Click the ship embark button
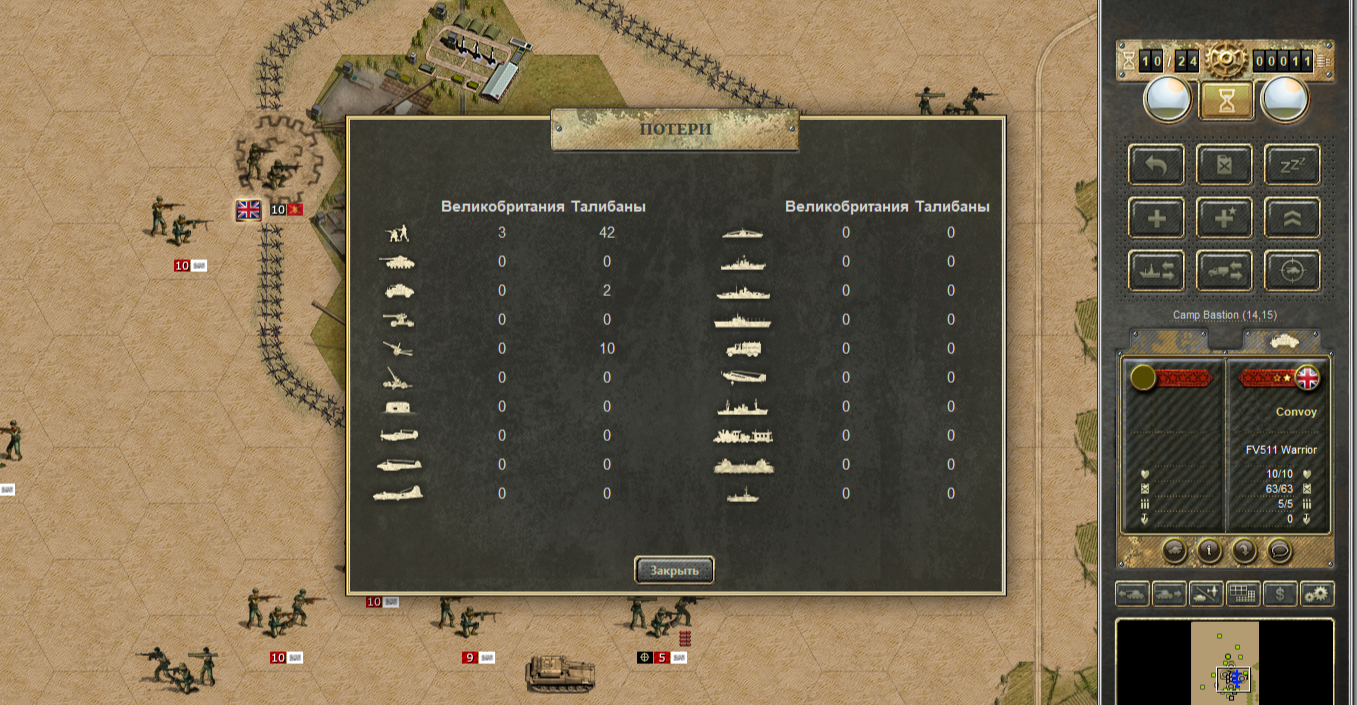Viewport: 1357px width, 705px height. pyautogui.click(x=1157, y=271)
